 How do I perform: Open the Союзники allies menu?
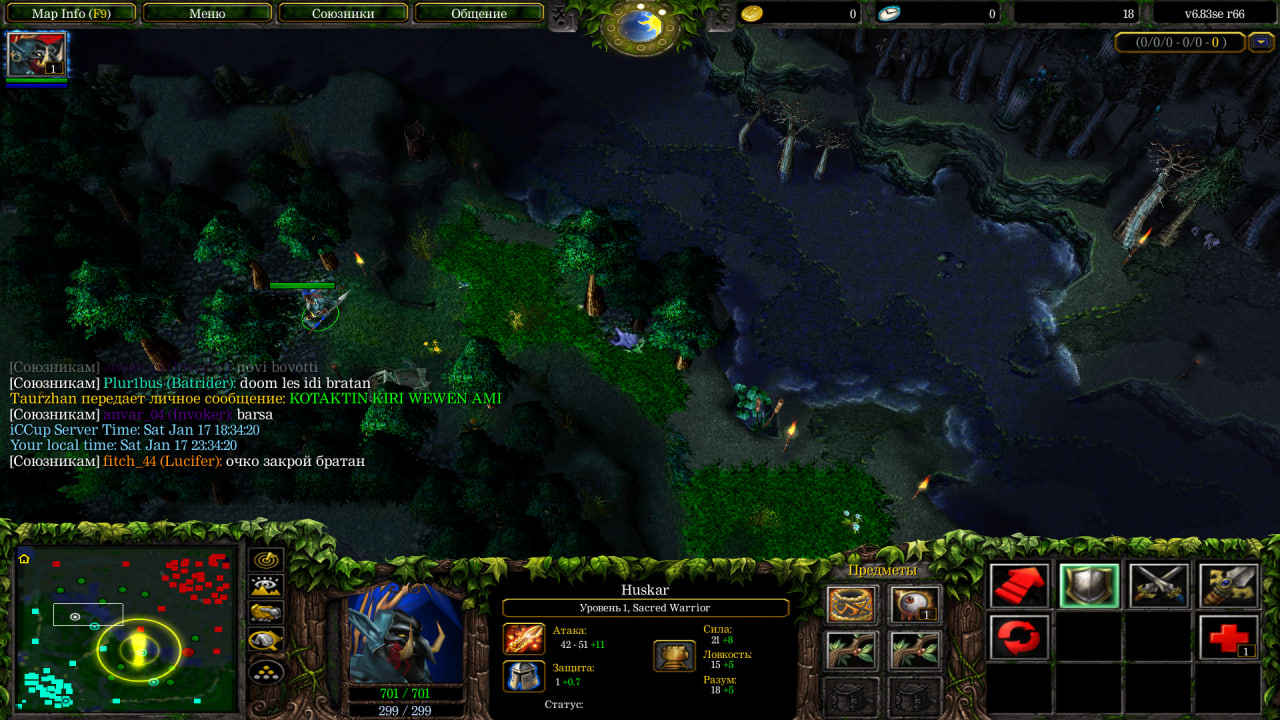[343, 14]
